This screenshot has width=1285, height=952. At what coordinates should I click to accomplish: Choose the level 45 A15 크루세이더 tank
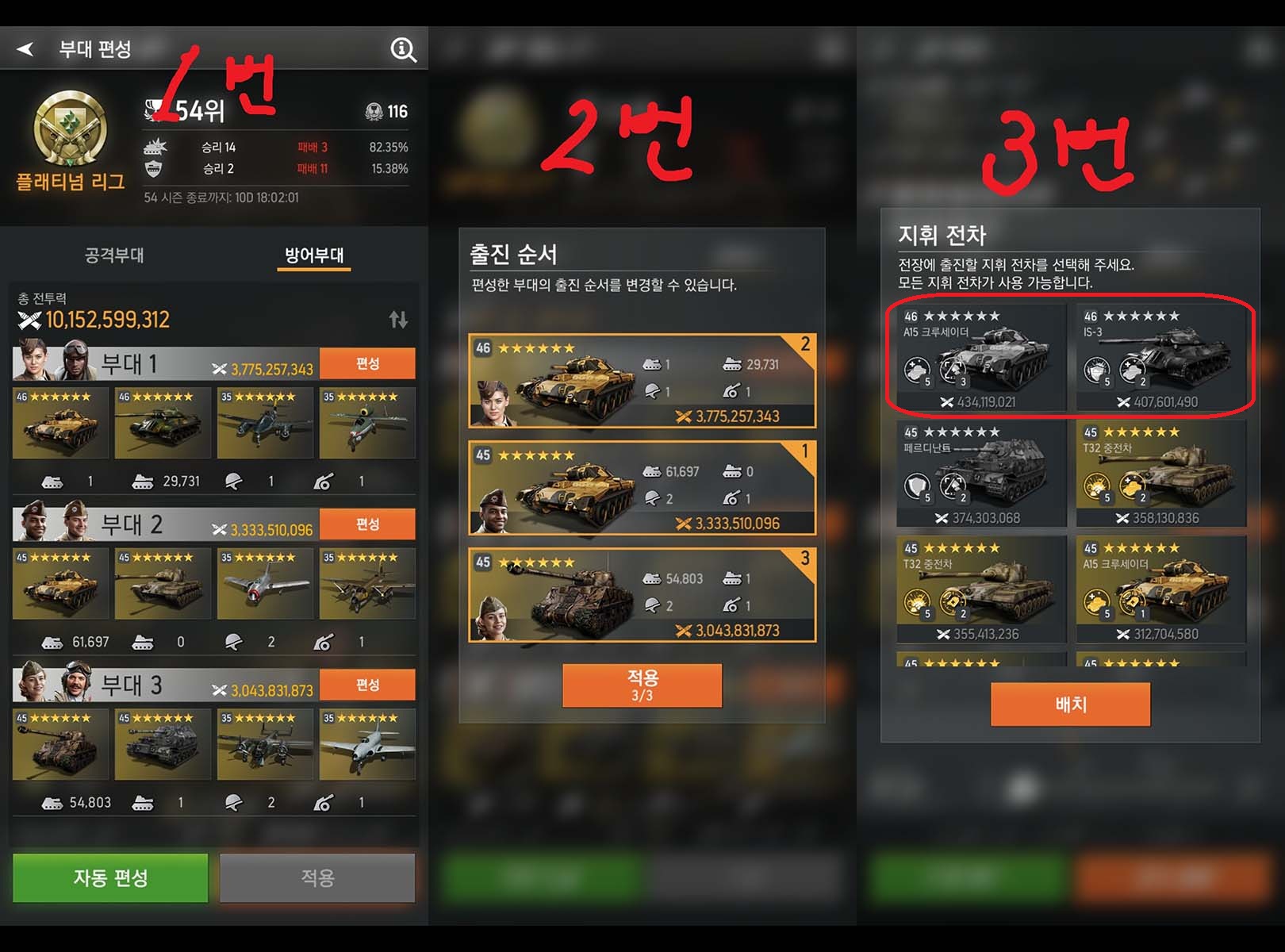pos(1160,589)
